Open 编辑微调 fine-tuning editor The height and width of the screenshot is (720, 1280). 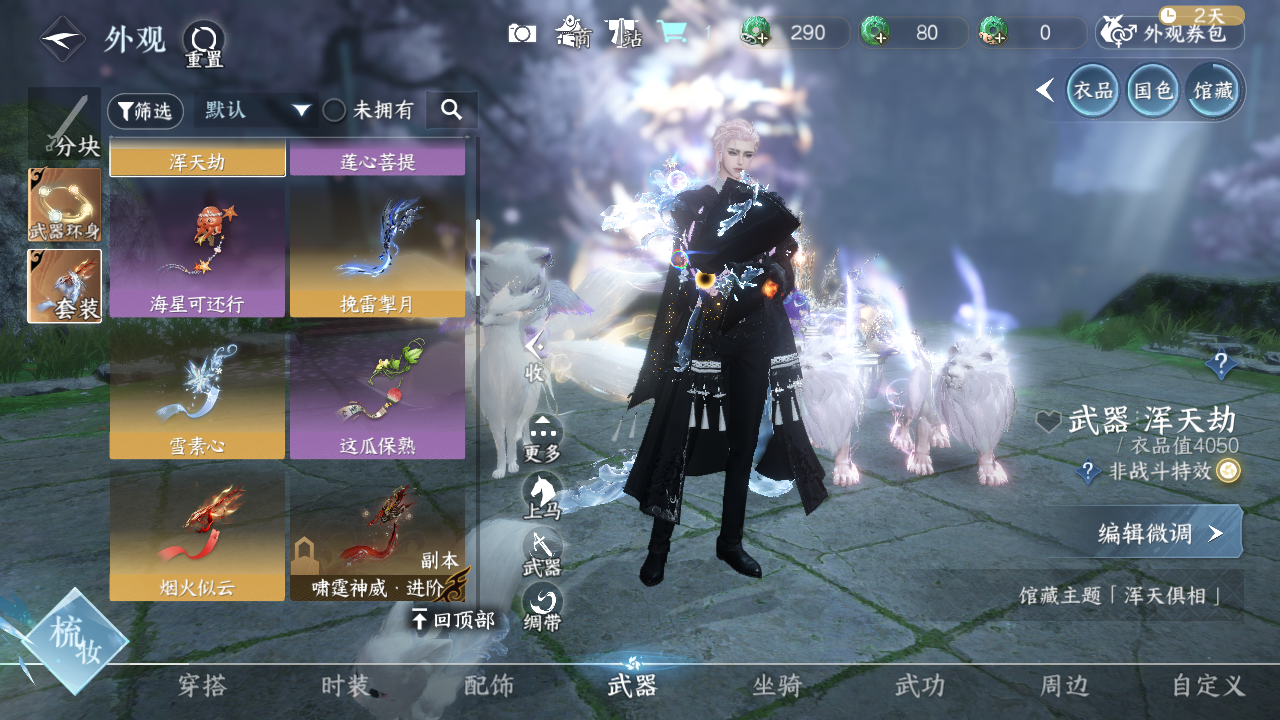[1145, 532]
